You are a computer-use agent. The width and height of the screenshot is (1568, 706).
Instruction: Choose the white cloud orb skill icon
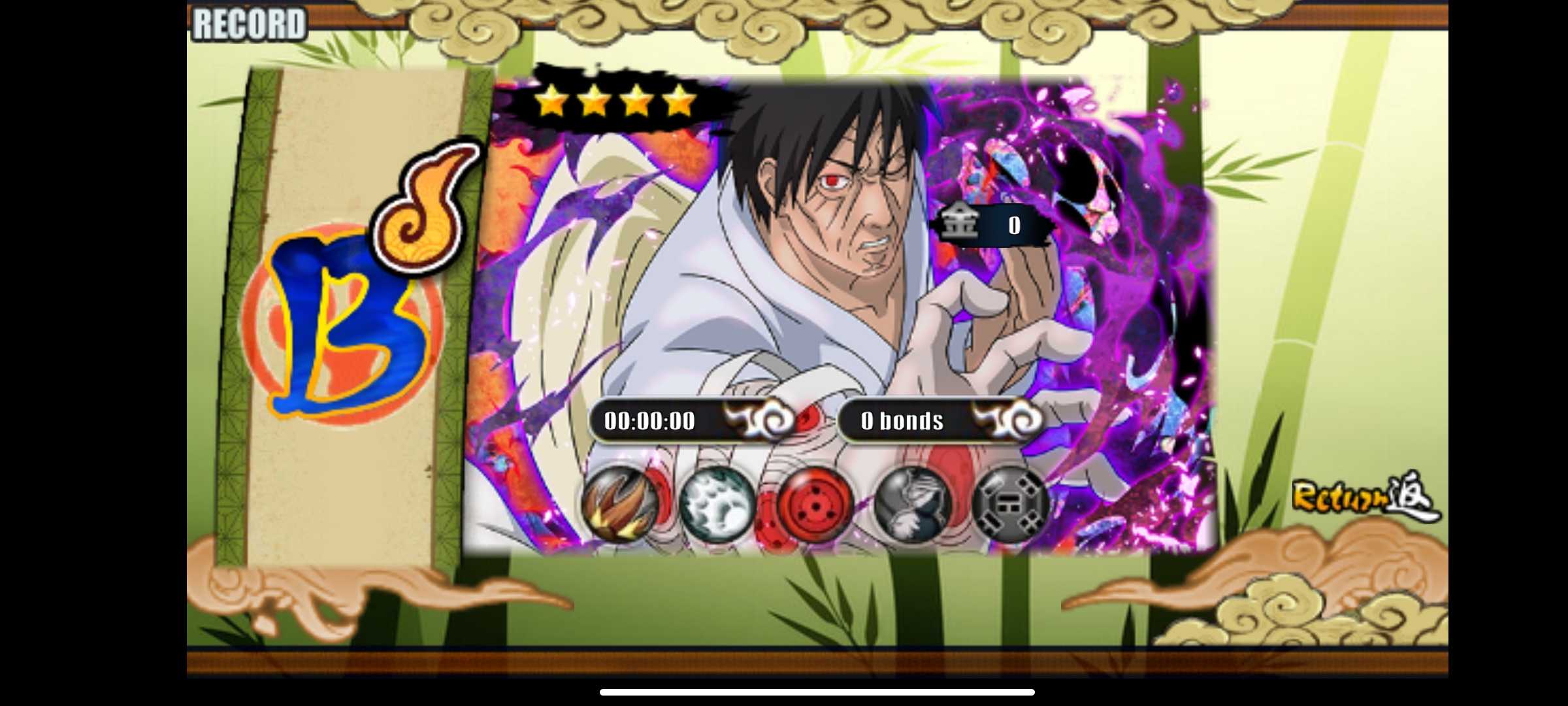(717, 504)
